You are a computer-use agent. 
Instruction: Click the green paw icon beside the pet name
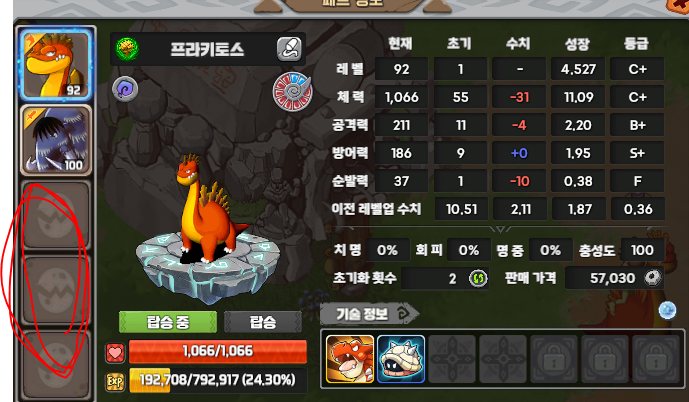point(127,48)
